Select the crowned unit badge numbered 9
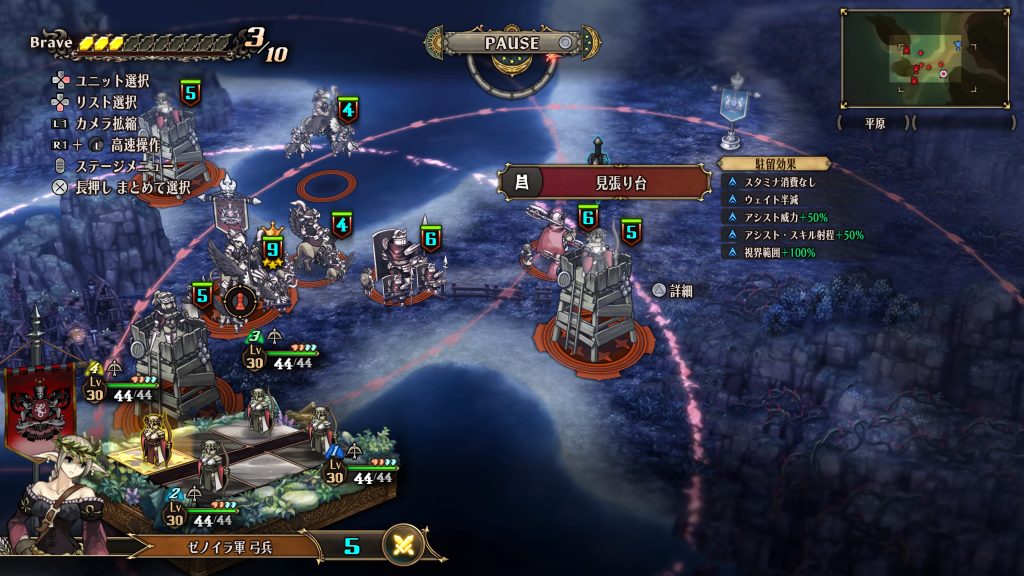 (271, 249)
